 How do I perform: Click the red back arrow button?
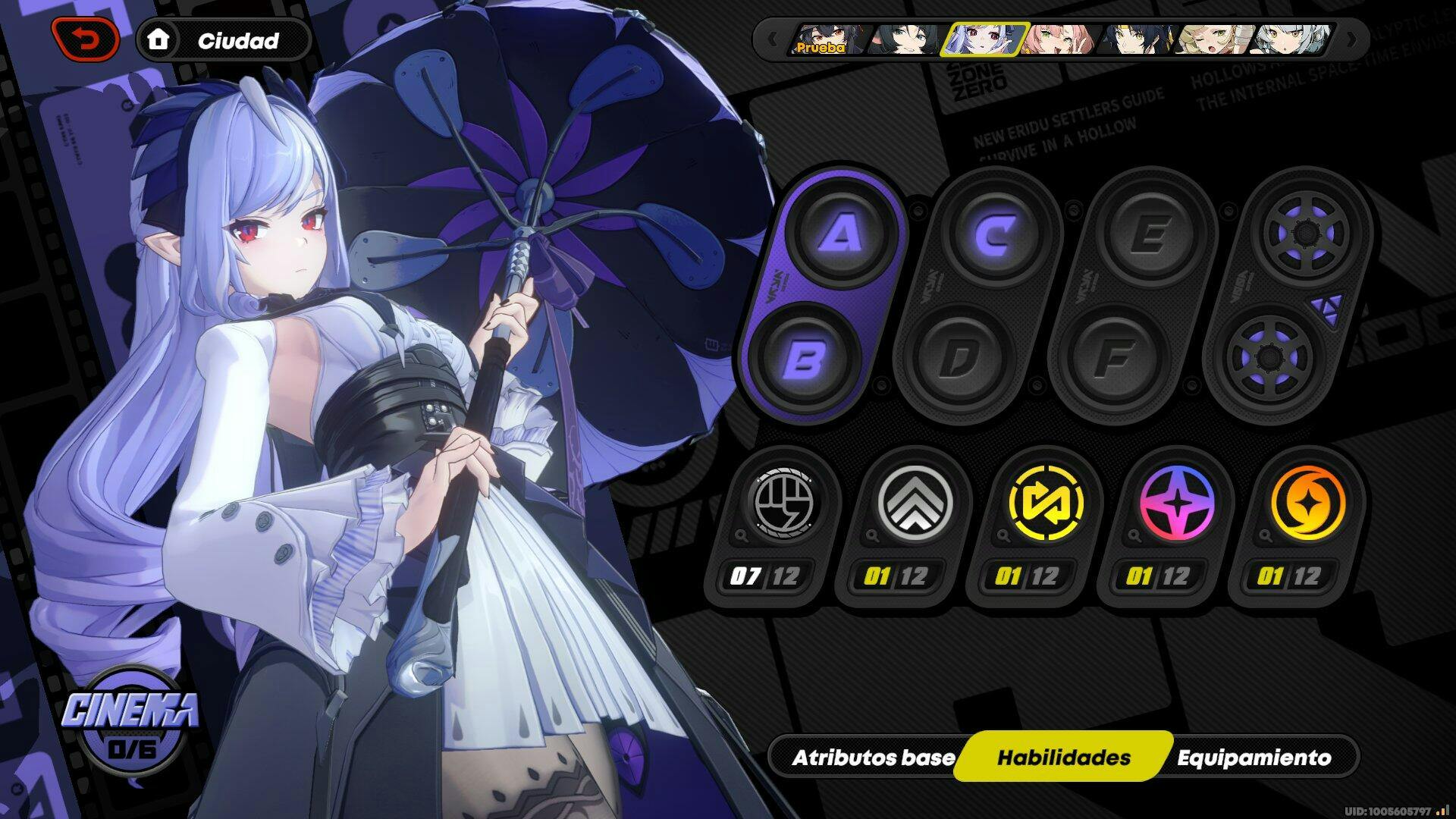point(85,39)
